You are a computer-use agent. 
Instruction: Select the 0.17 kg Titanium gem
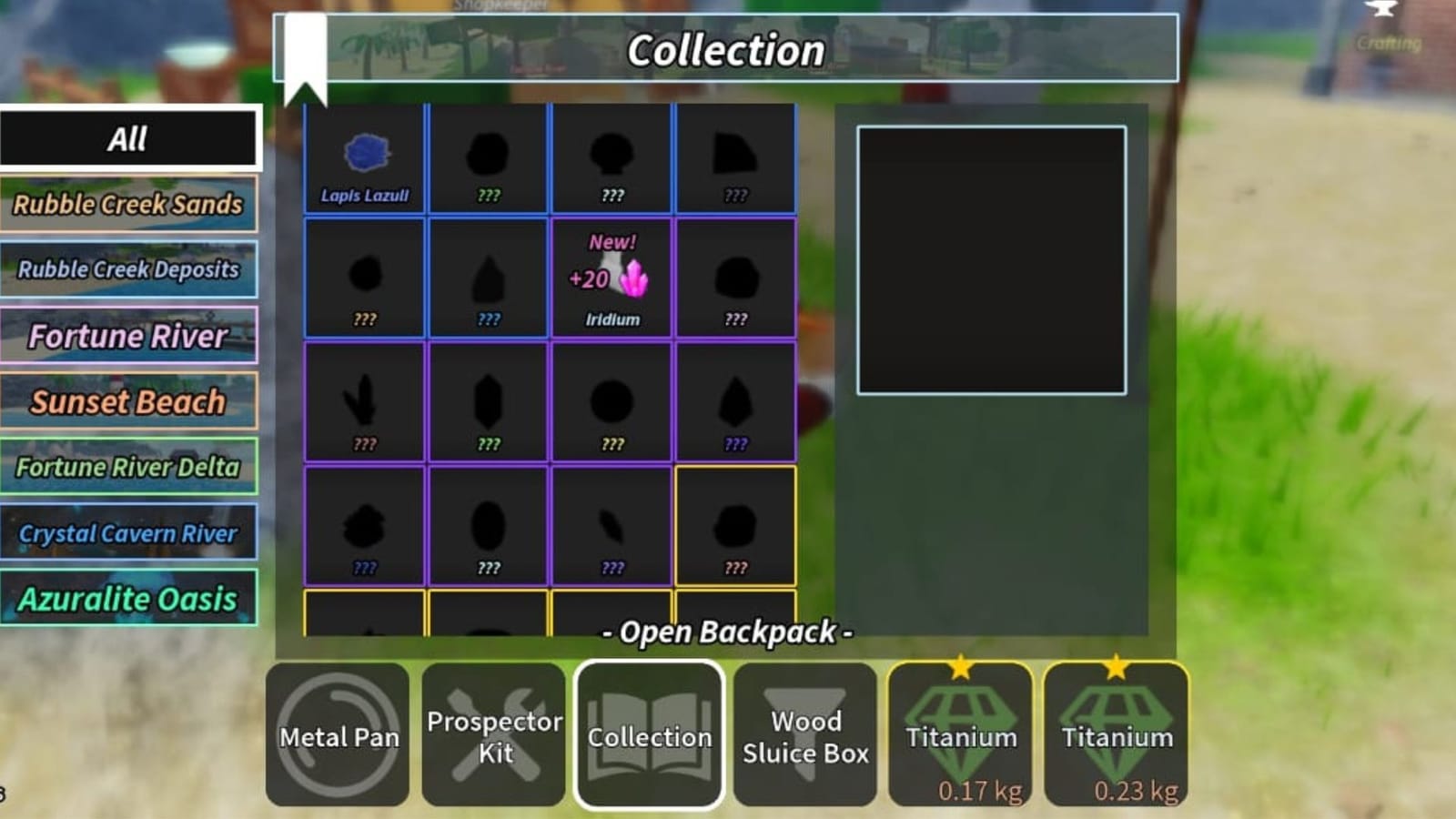(960, 733)
